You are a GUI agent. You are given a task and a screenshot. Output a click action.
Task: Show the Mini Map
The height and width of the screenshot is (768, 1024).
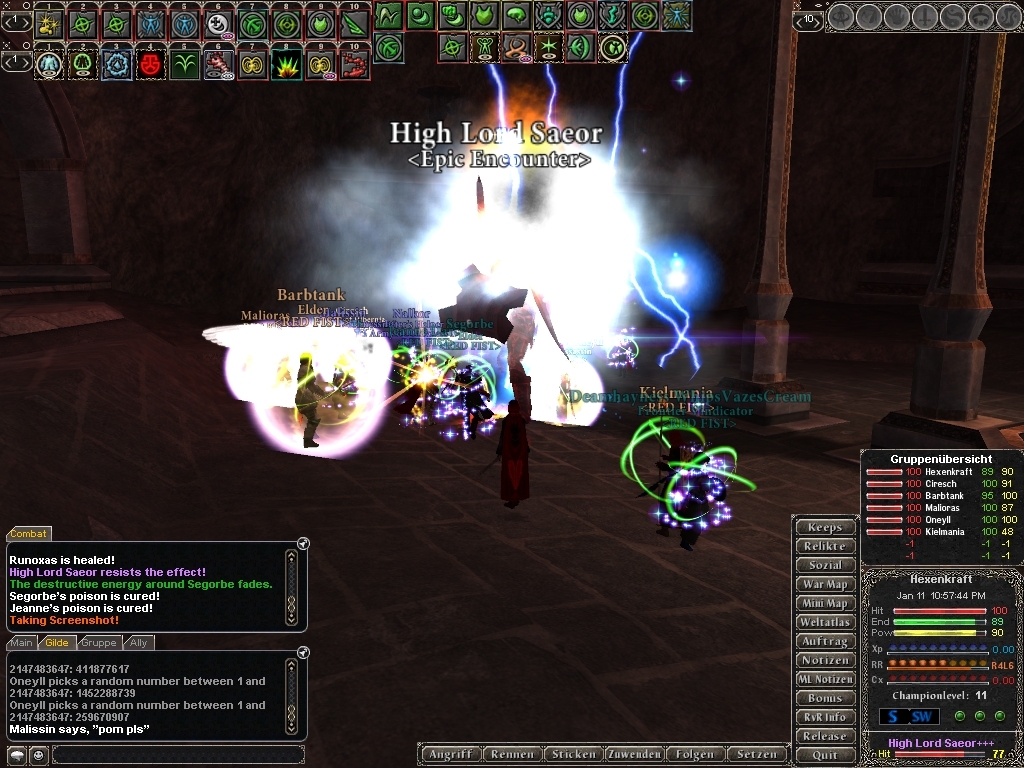825,603
